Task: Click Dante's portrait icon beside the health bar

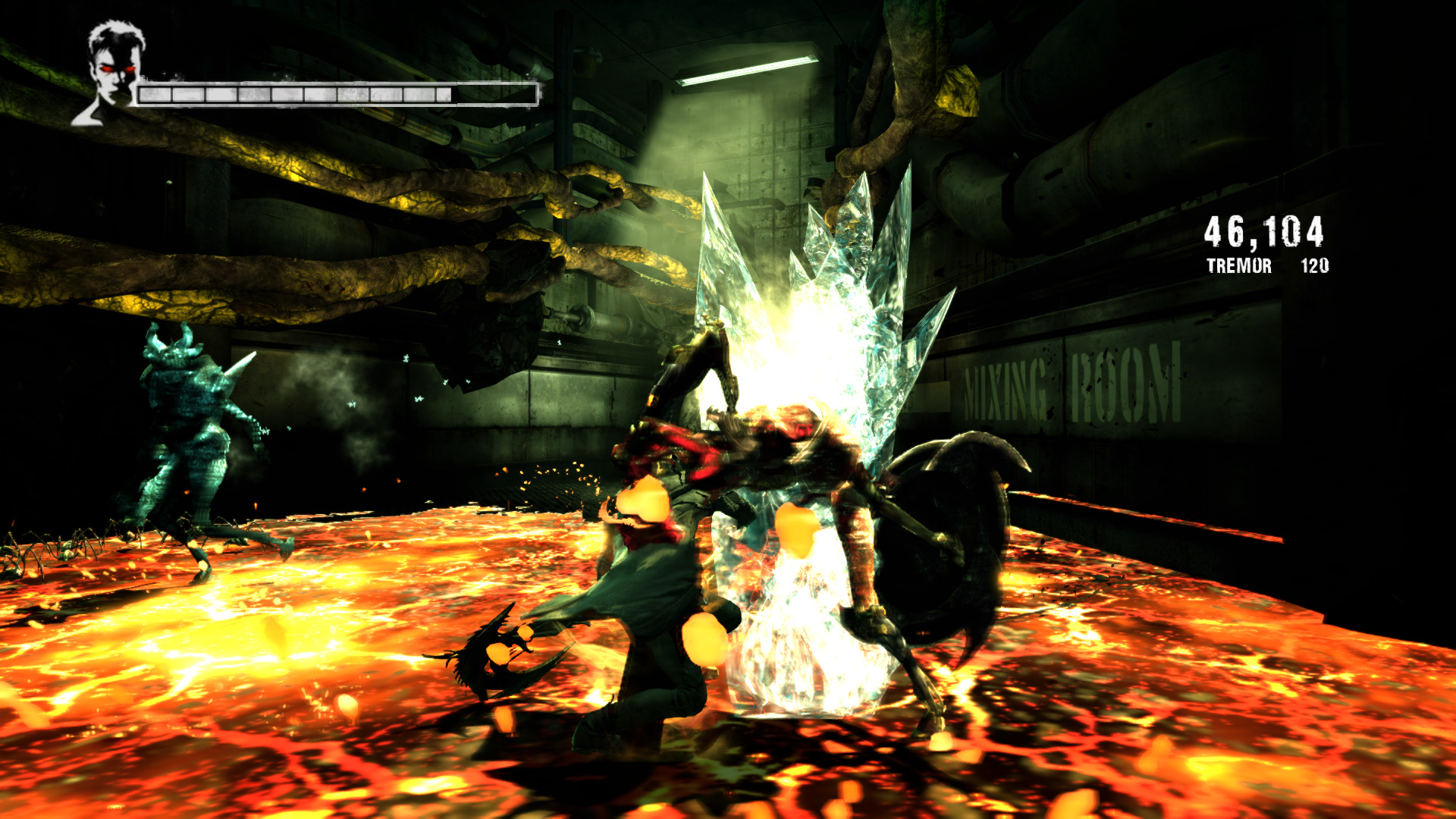Action: pos(112,72)
